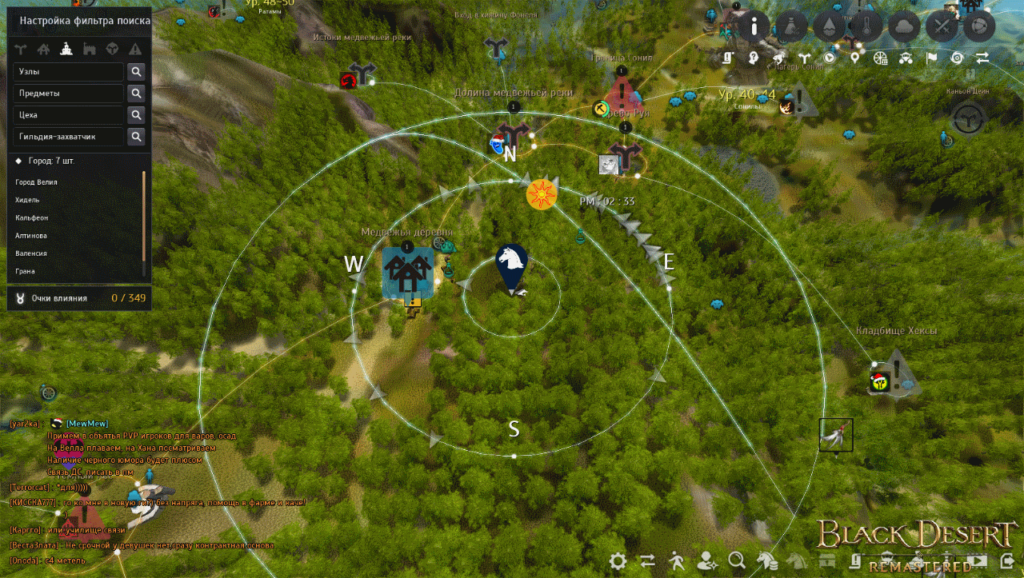Click the search button beside Предметы field
Viewport: 1024px width, 578px height.
tap(136, 93)
